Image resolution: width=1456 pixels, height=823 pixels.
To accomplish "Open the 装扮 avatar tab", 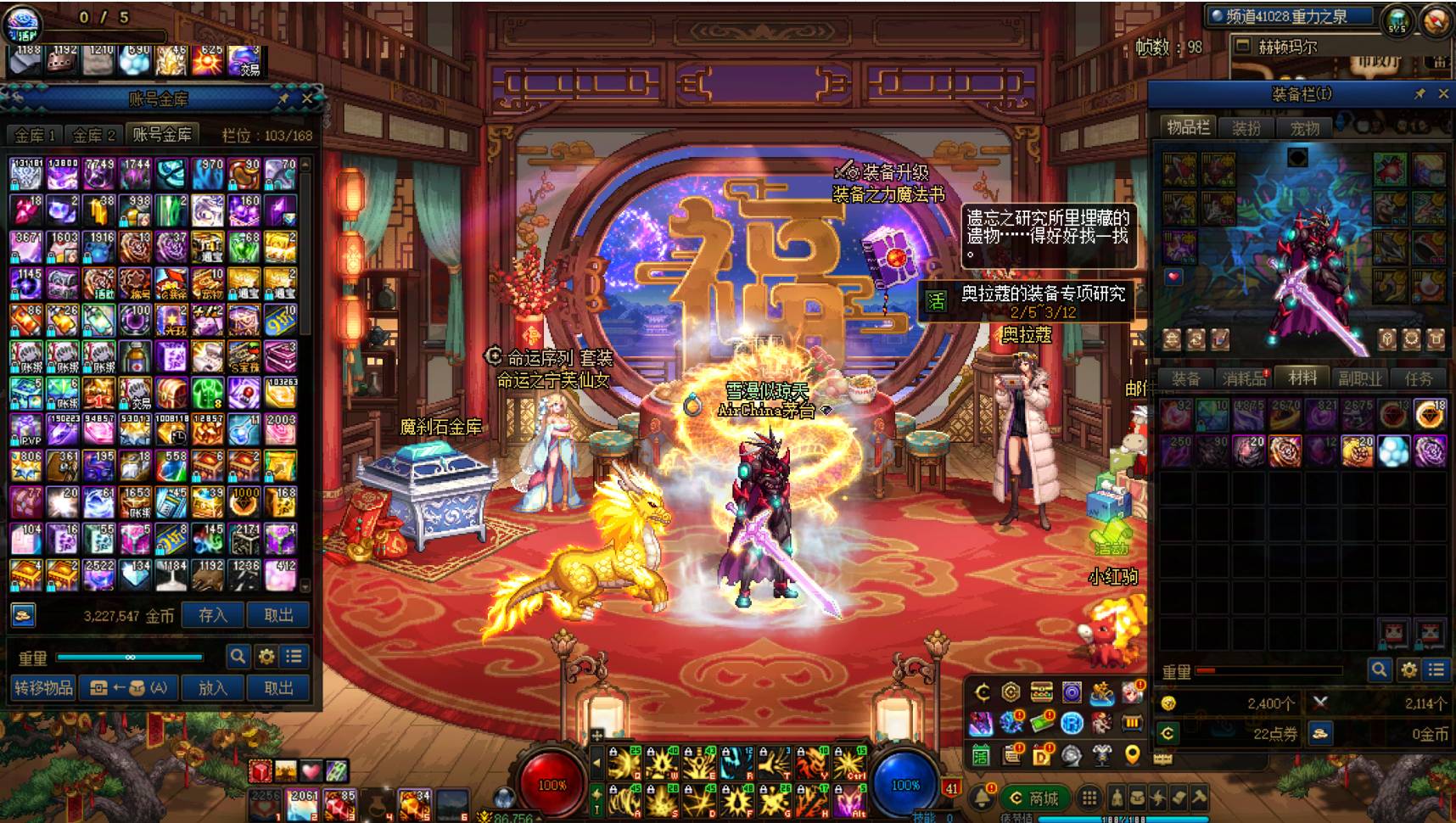I will click(x=1246, y=128).
